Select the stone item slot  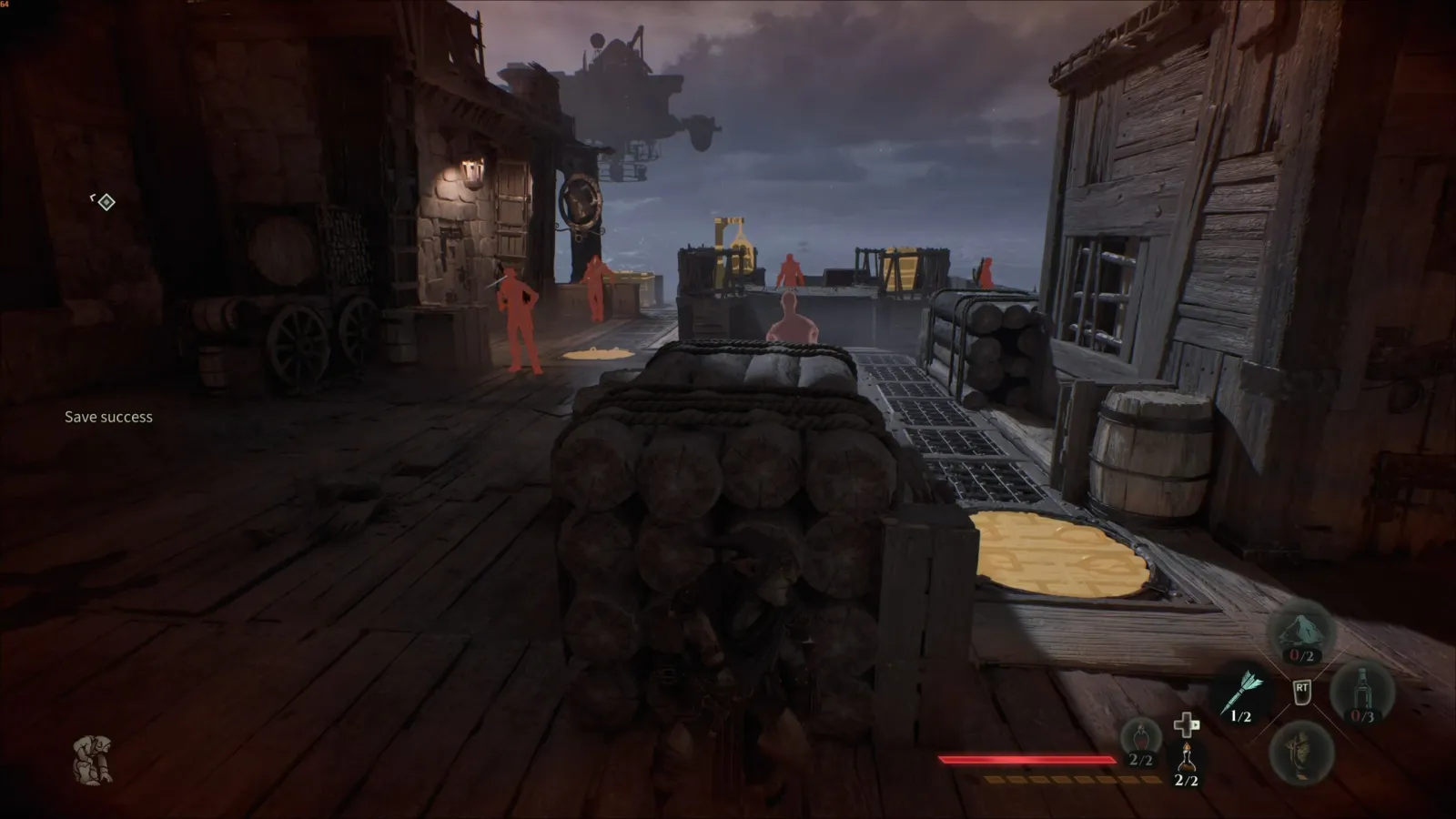point(1301,632)
